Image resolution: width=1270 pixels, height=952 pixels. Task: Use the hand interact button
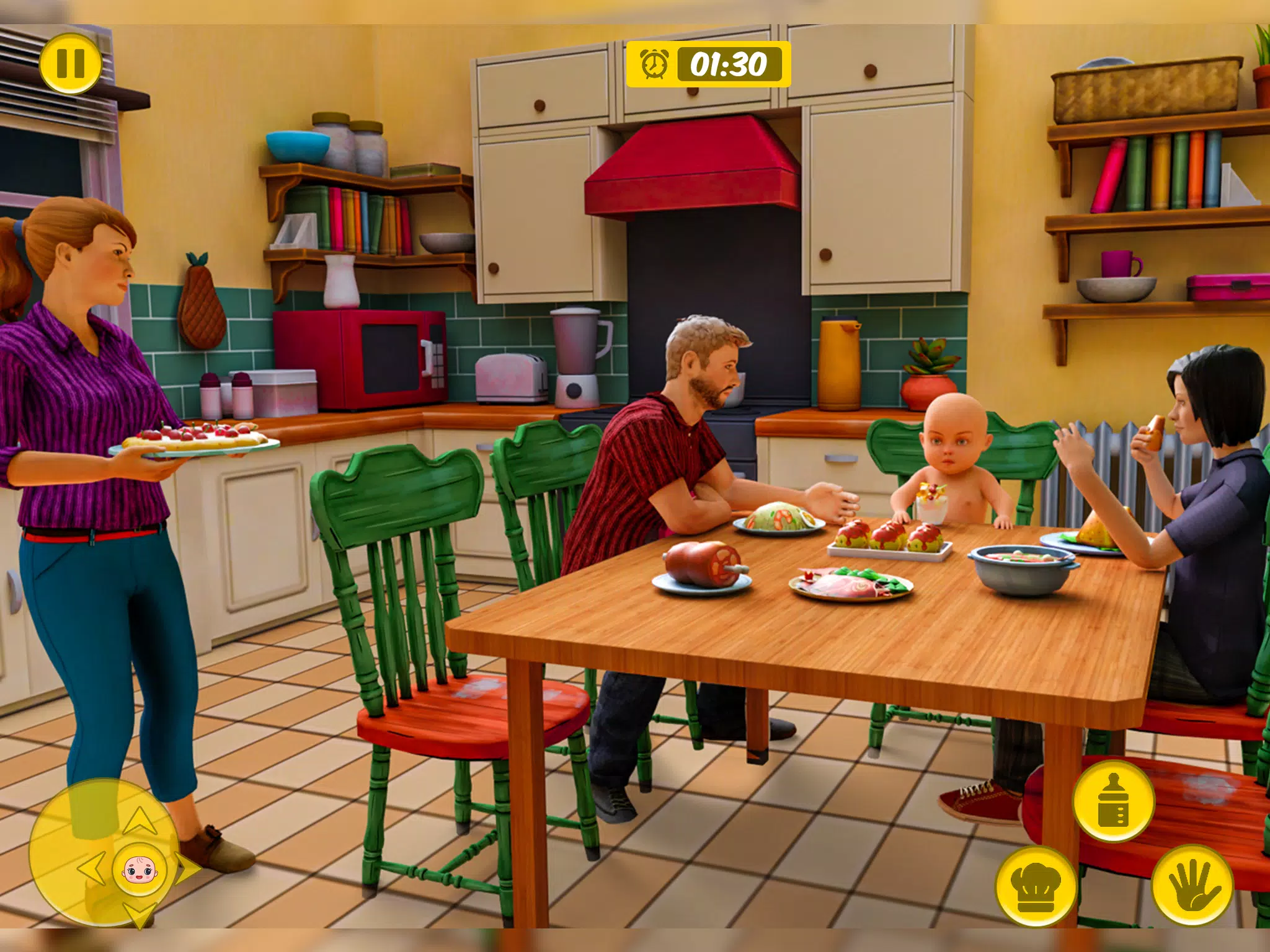pyautogui.click(x=1191, y=885)
